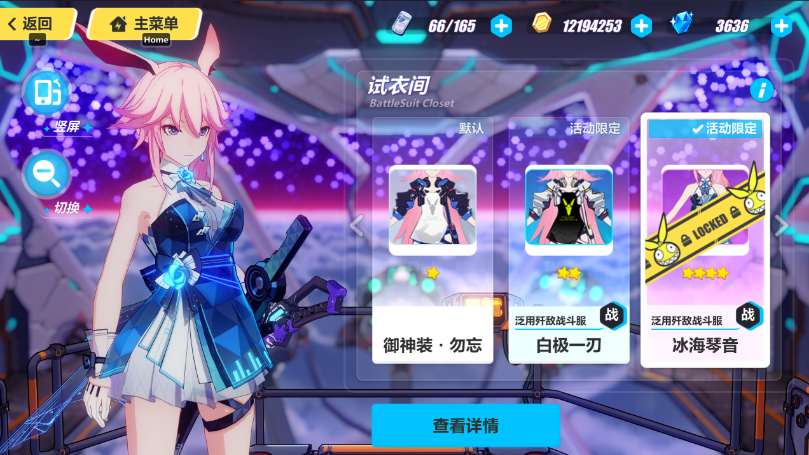Viewport: 809px width, 455px height.
Task: Choose the 白极一刃 outfit card
Action: 568,240
